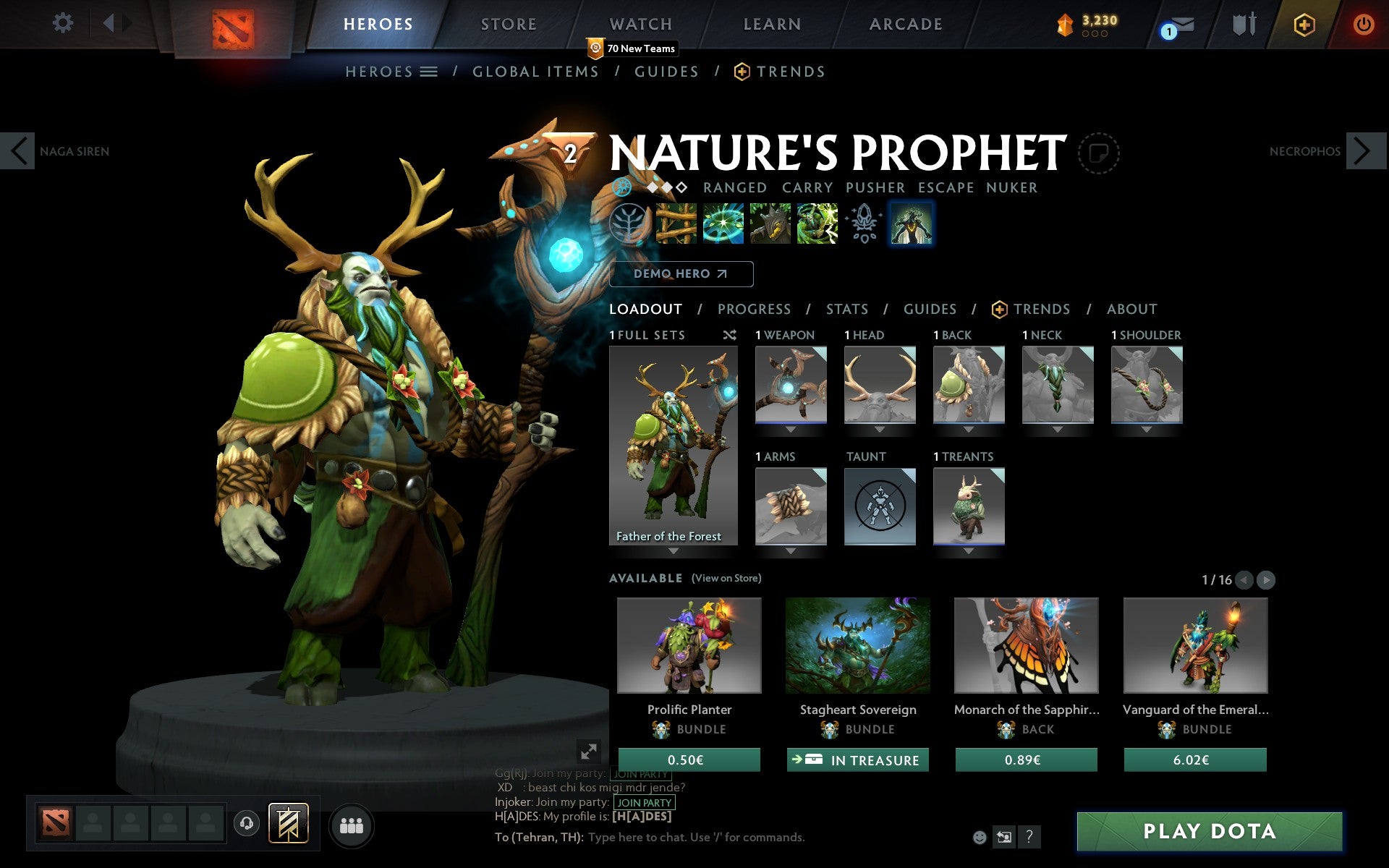The height and width of the screenshot is (868, 1389).
Task: Advance to next available items page
Action: click(1265, 579)
